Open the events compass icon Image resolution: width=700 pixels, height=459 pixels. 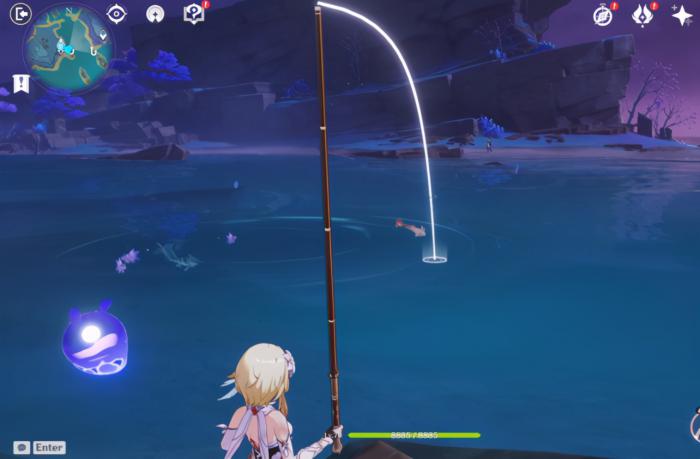click(x=602, y=15)
